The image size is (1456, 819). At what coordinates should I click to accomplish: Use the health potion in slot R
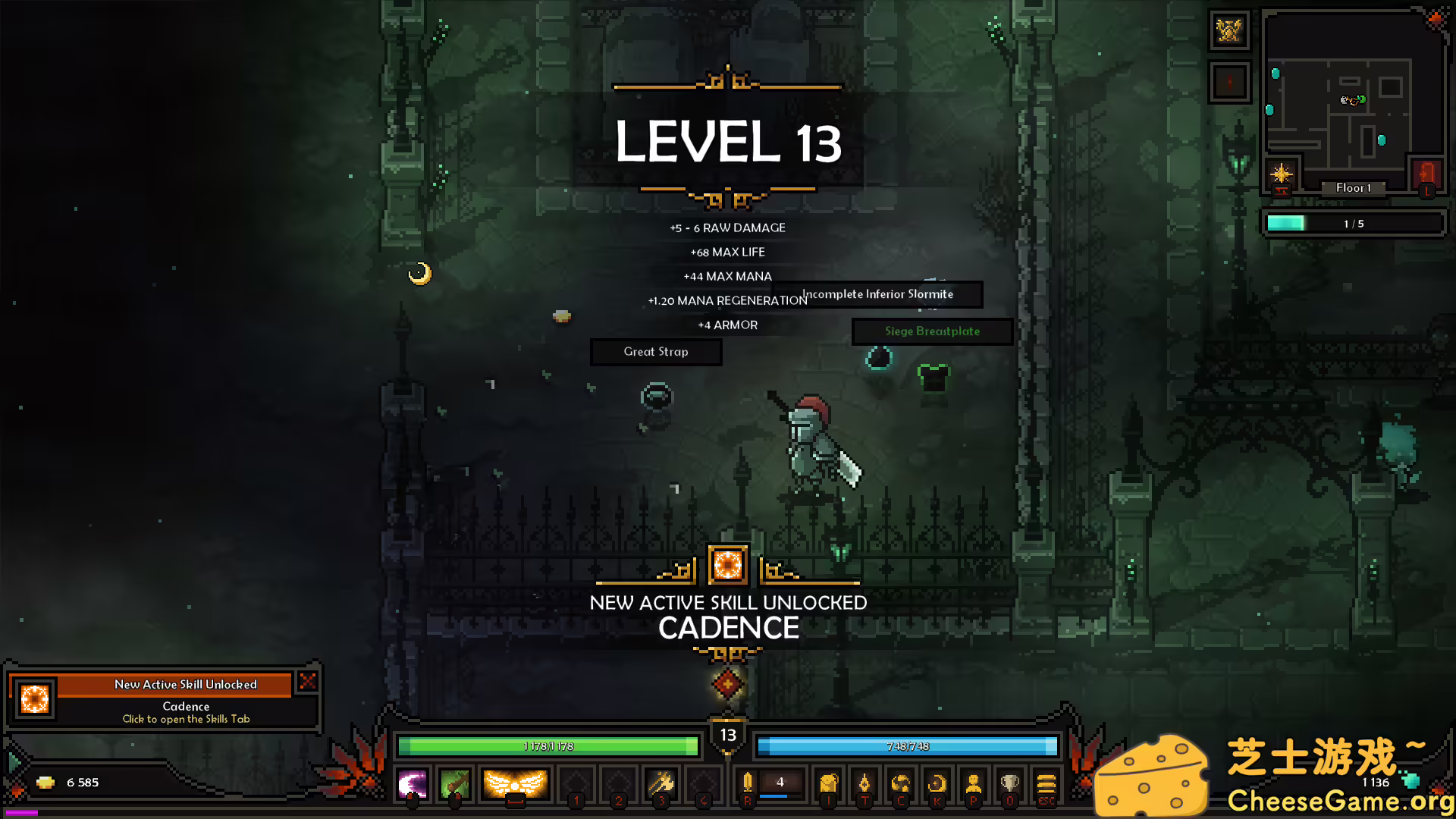(748, 781)
